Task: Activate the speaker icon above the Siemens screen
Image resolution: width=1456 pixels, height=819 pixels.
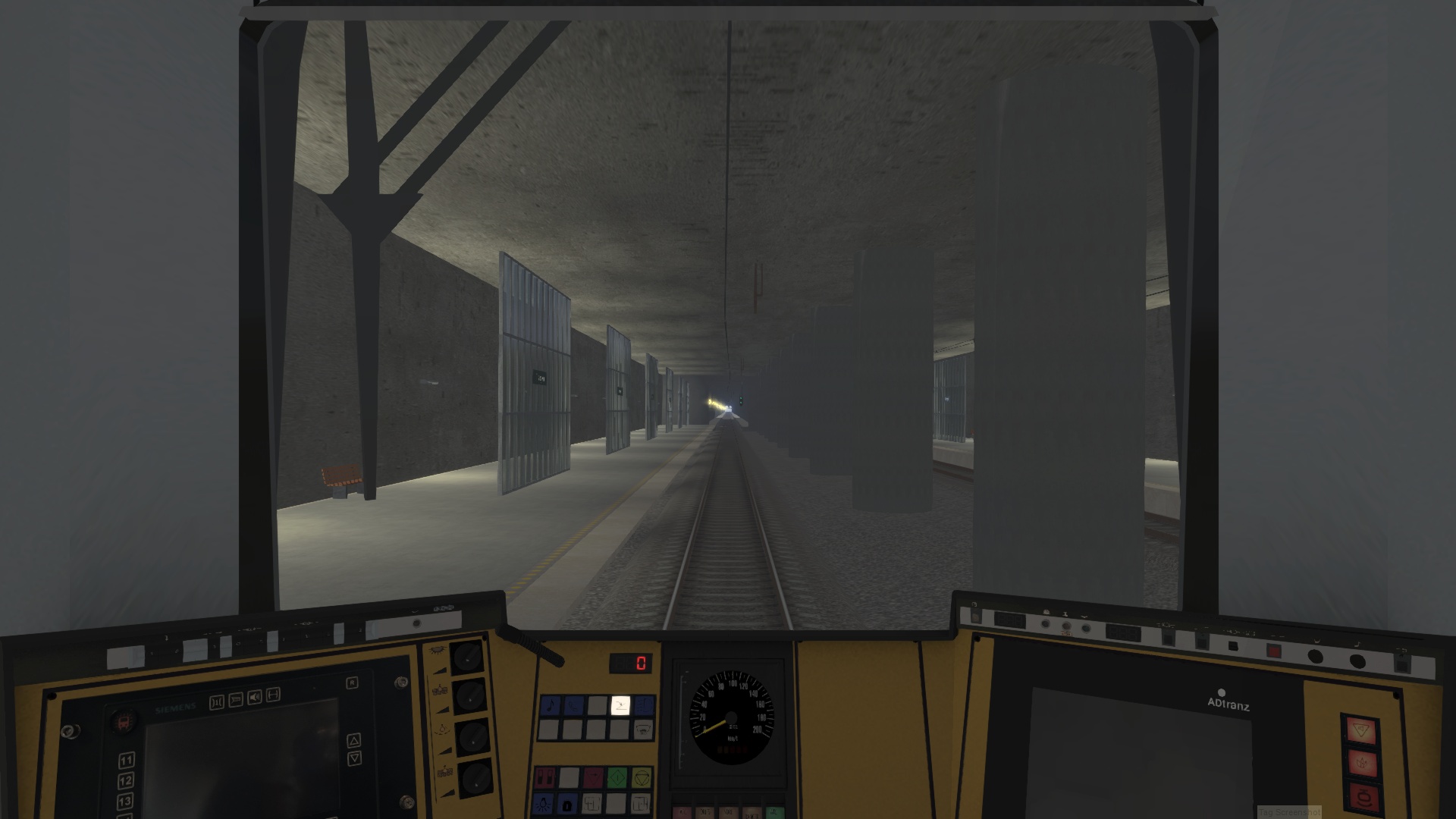Action: click(254, 696)
